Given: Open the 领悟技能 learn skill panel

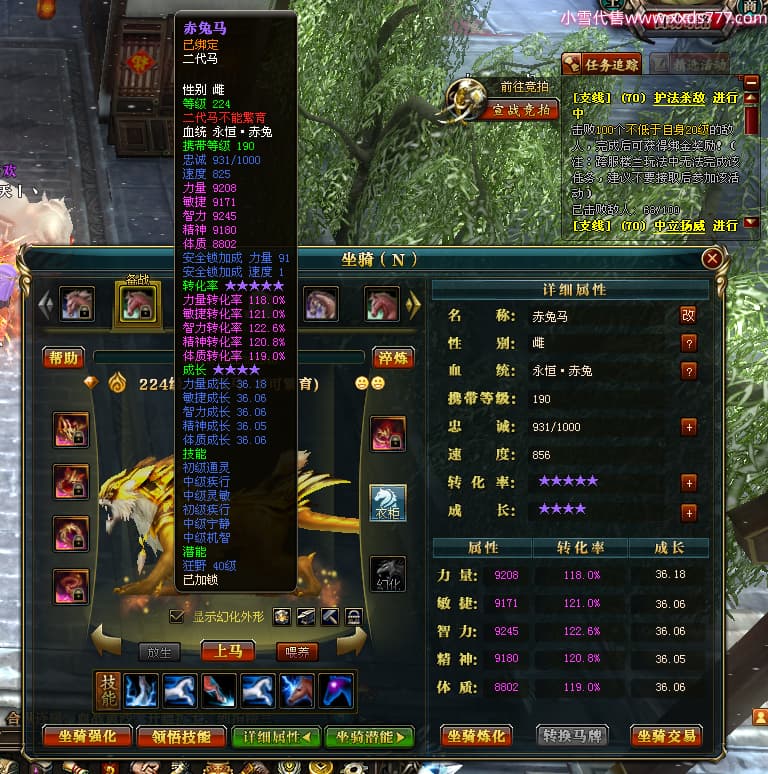Looking at the screenshot, I should (181, 737).
